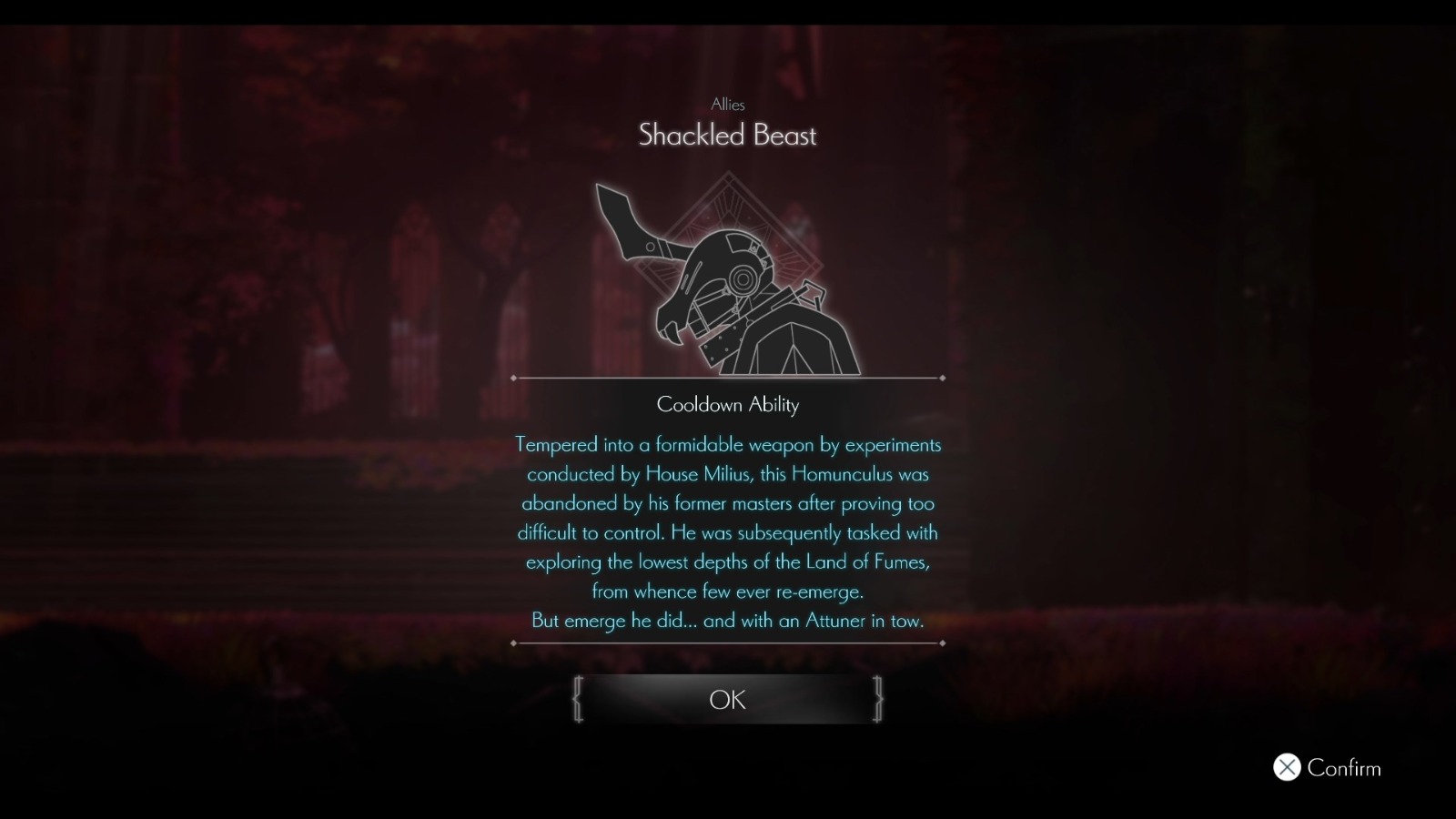Click the upper horizontal divider line
This screenshot has width=1456, height=819.
click(728, 376)
